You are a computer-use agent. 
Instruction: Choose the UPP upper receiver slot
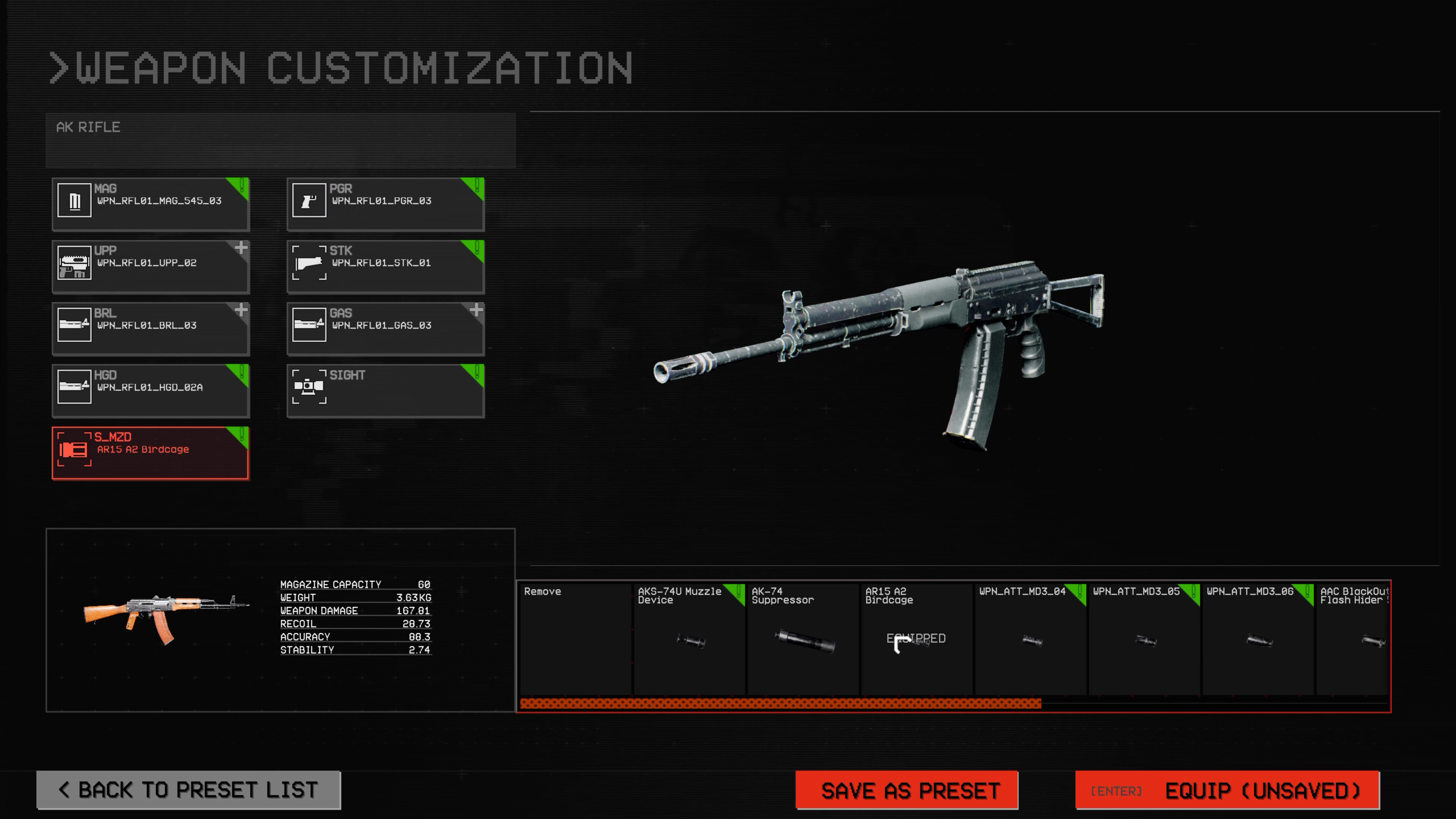point(151,266)
